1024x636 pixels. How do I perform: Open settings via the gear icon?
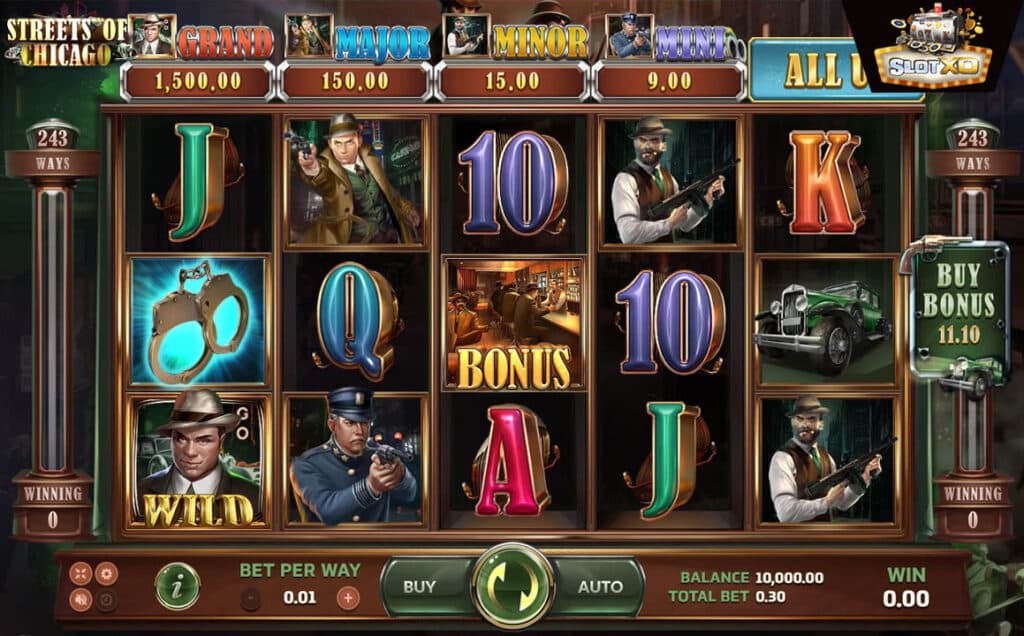[x=105, y=573]
